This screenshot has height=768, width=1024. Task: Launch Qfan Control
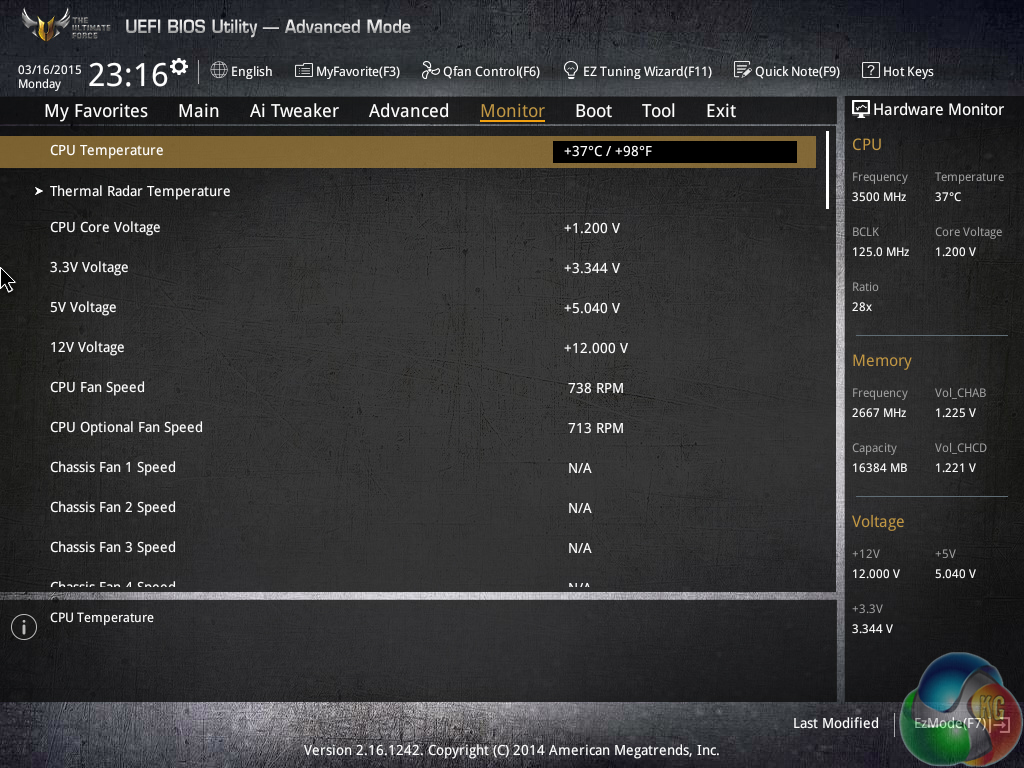tap(480, 71)
